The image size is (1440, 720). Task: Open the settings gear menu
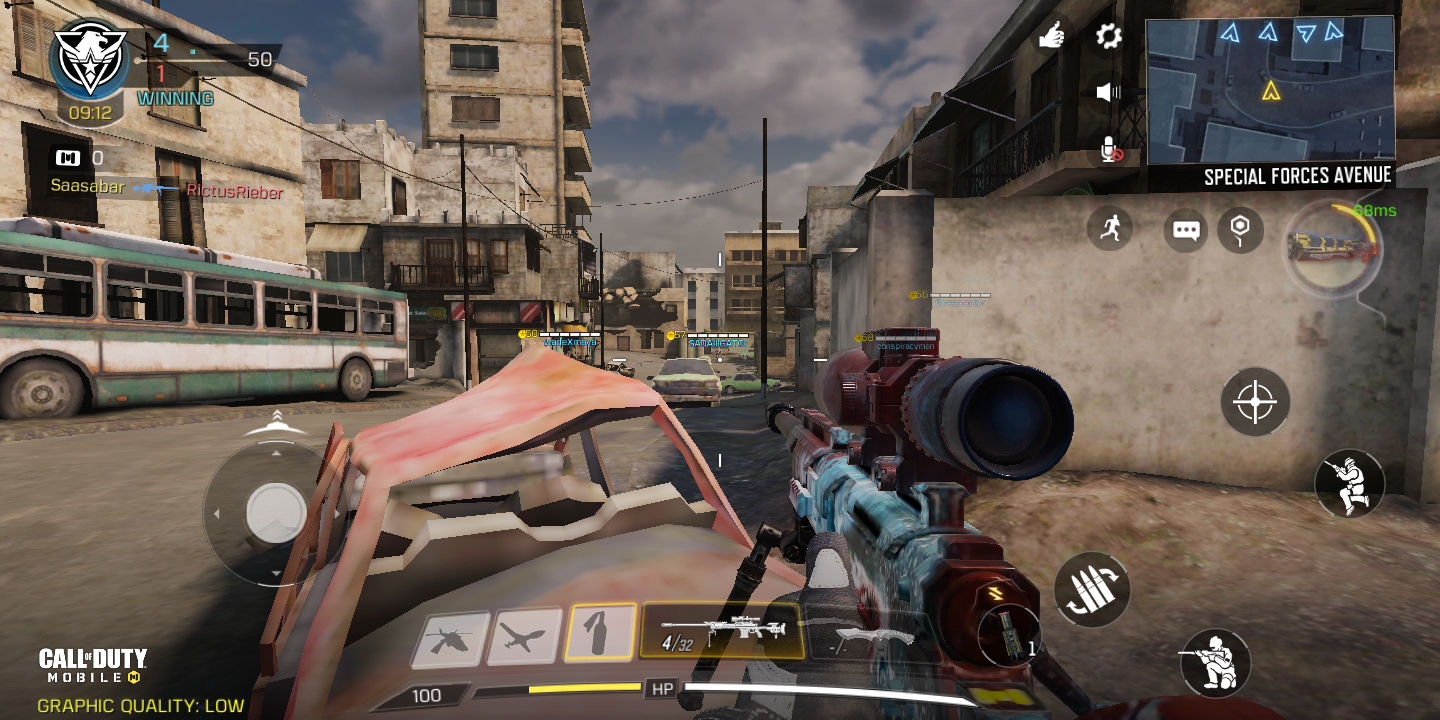point(1108,37)
